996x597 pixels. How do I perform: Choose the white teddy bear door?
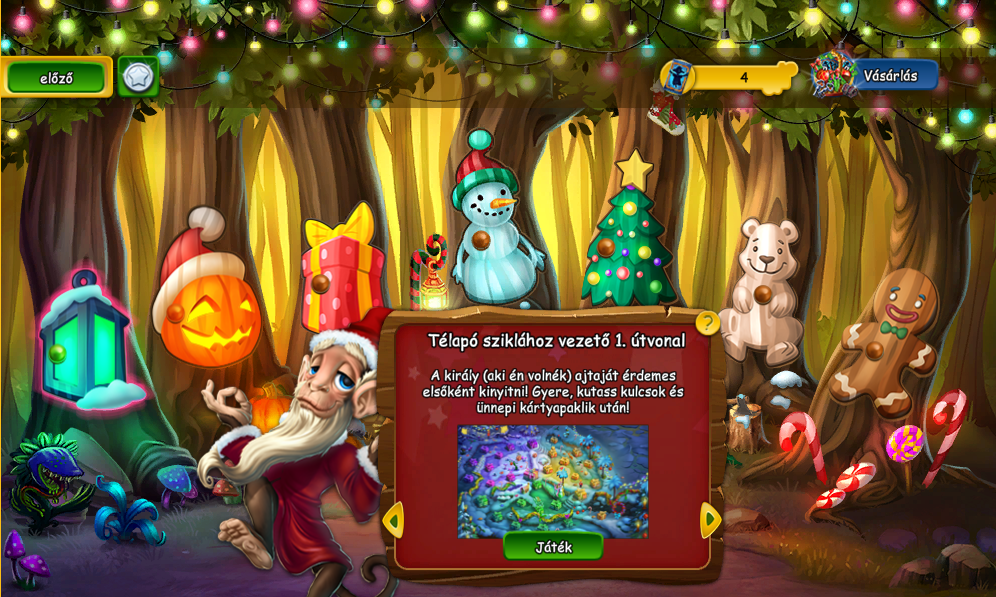(x=764, y=290)
